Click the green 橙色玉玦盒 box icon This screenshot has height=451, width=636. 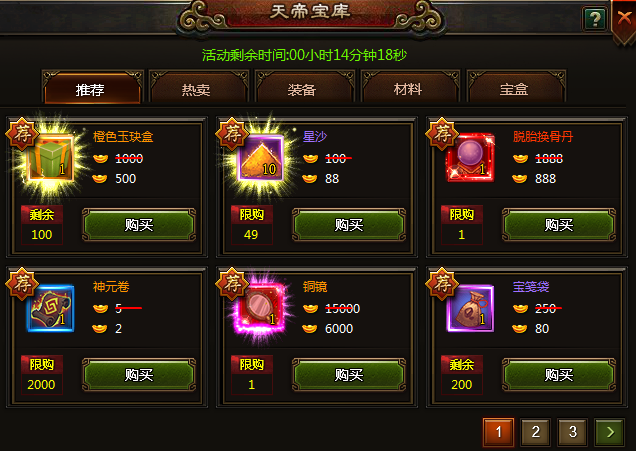pos(49,159)
